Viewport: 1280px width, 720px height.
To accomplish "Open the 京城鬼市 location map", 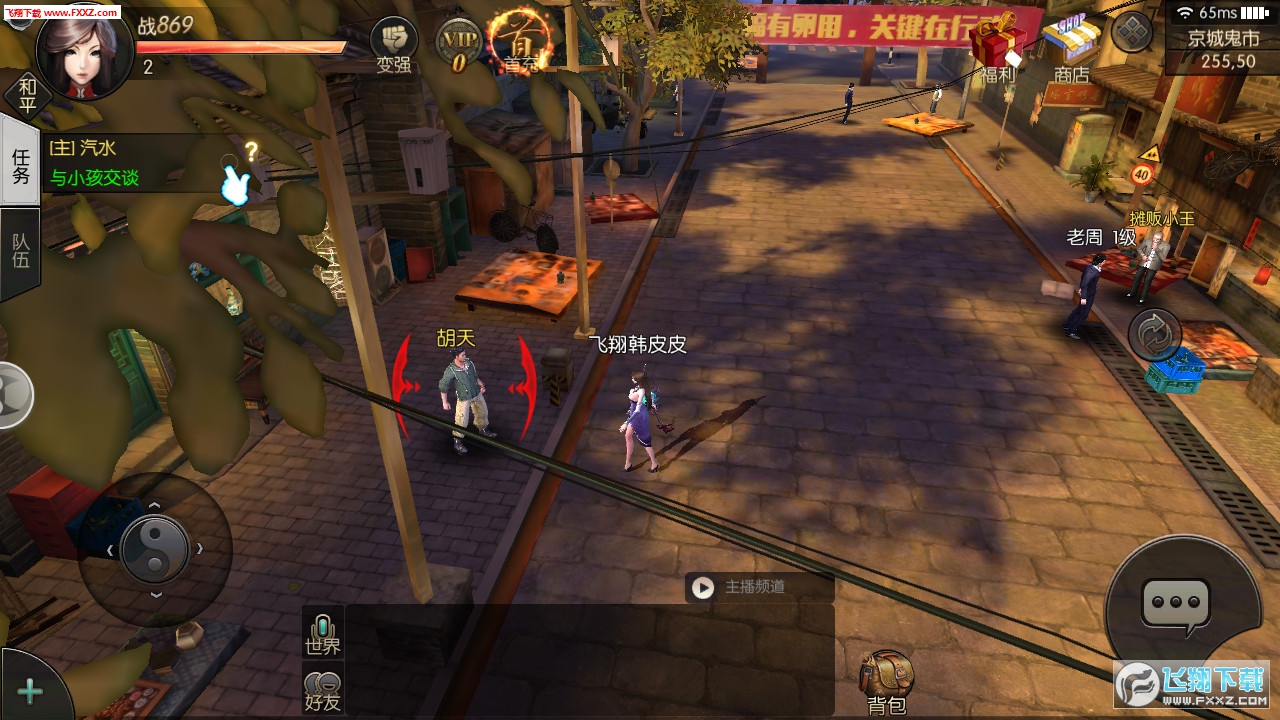I will (x=1222, y=50).
